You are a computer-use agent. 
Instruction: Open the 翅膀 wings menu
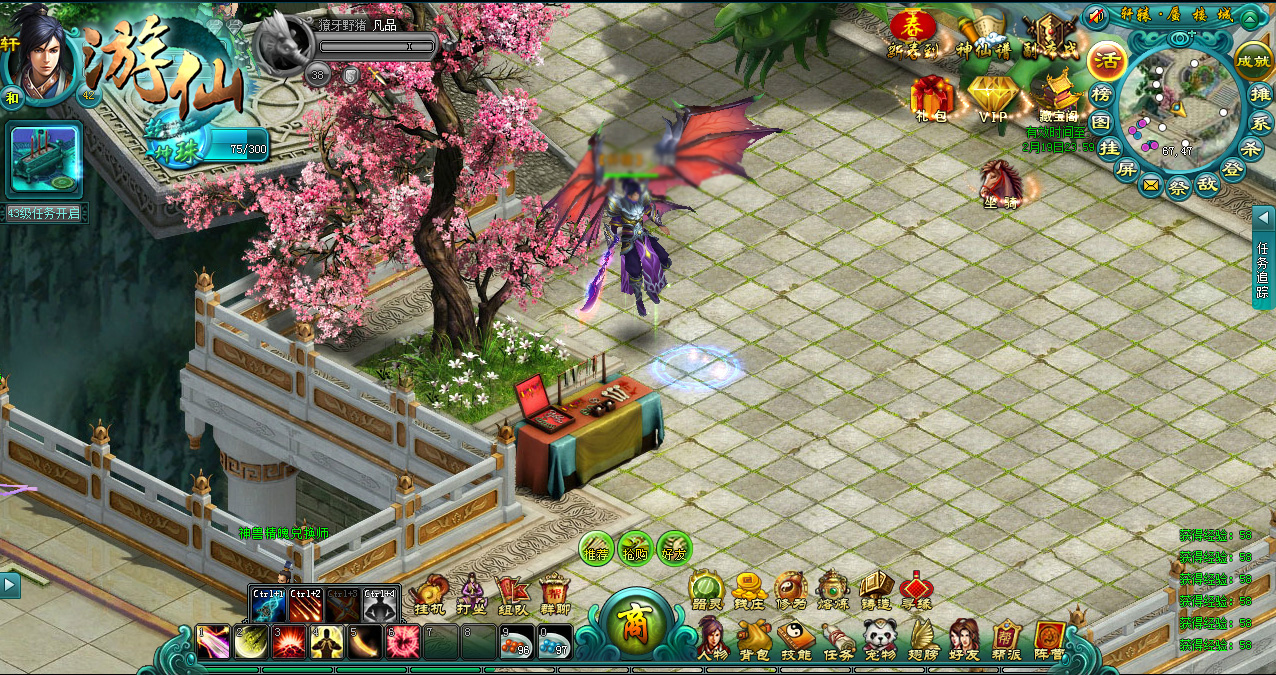922,638
